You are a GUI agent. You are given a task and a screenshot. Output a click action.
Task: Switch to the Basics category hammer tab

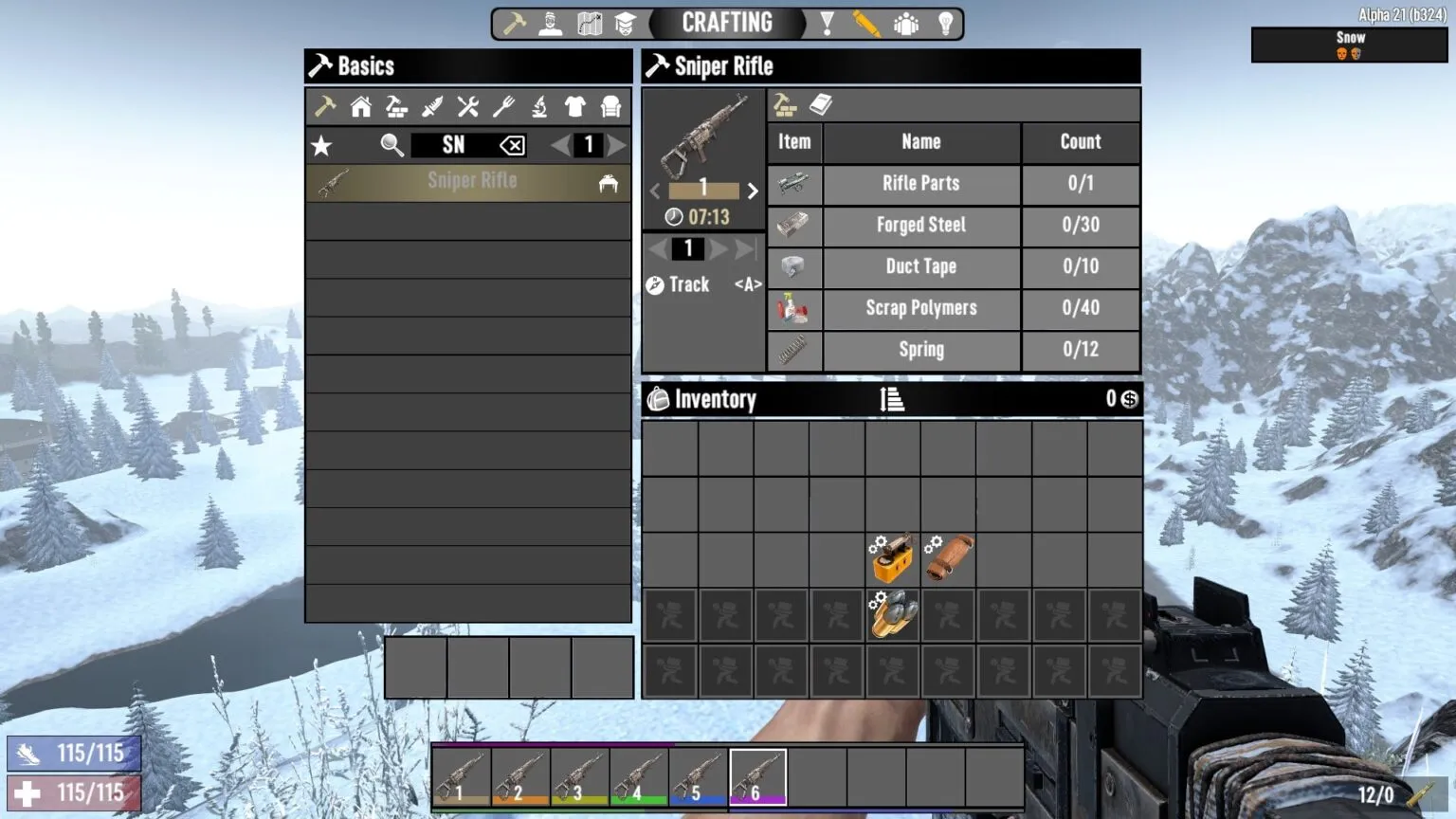[x=323, y=106]
